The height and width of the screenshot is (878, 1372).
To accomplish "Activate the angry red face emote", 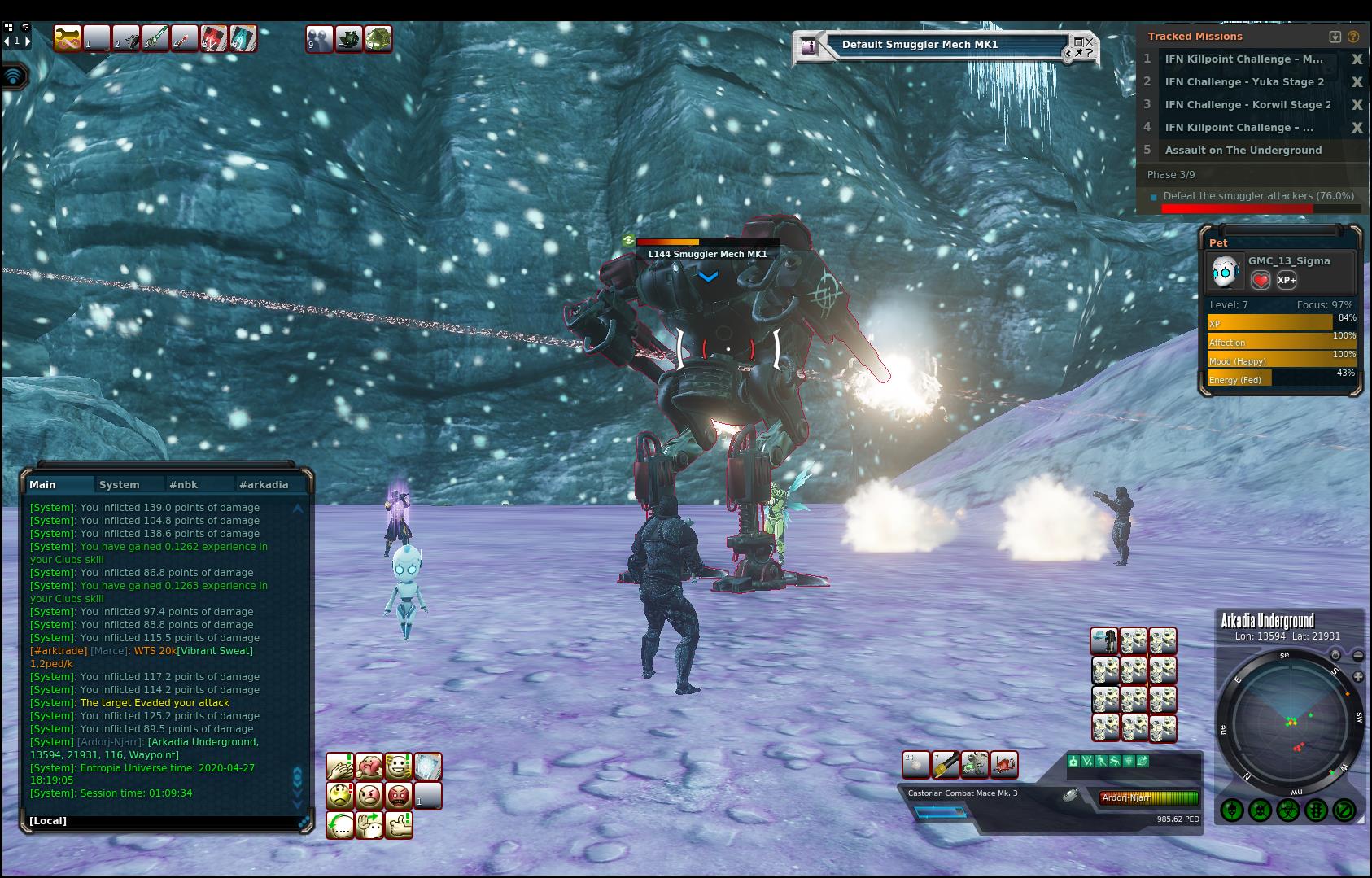I will (398, 795).
